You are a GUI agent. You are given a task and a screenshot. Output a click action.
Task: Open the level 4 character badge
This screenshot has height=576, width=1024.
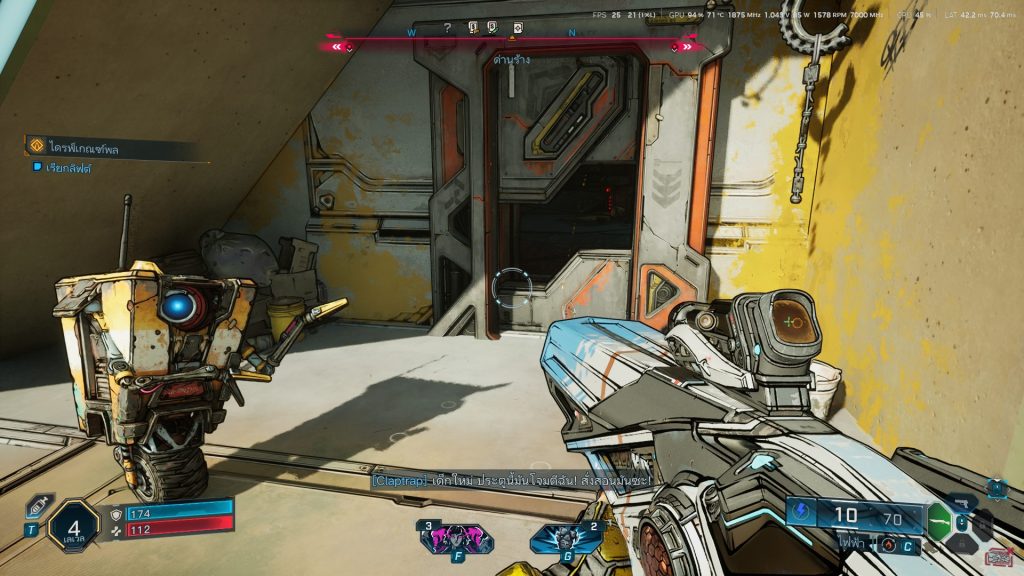tap(74, 526)
